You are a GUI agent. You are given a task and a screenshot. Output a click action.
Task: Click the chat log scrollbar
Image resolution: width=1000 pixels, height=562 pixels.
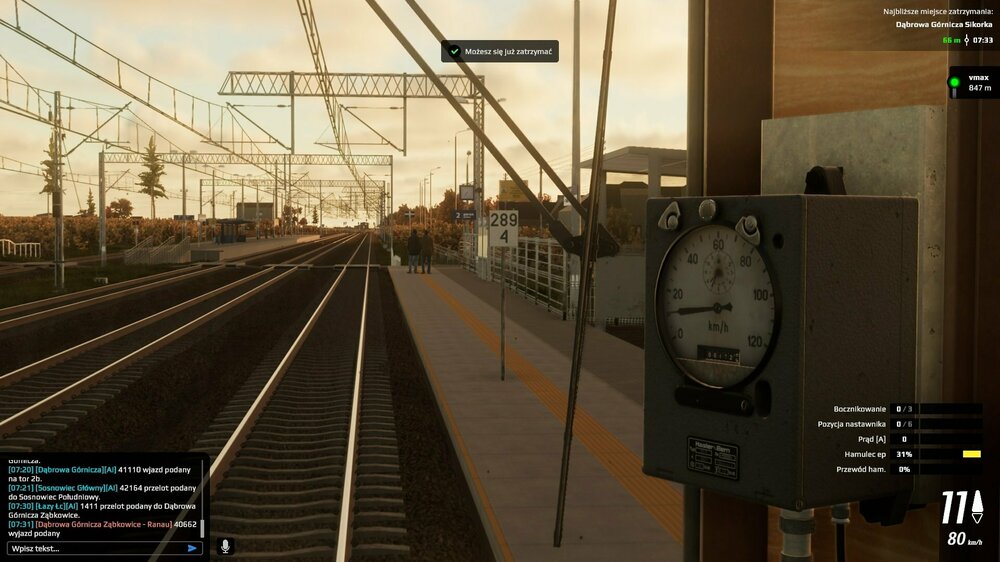click(x=203, y=526)
